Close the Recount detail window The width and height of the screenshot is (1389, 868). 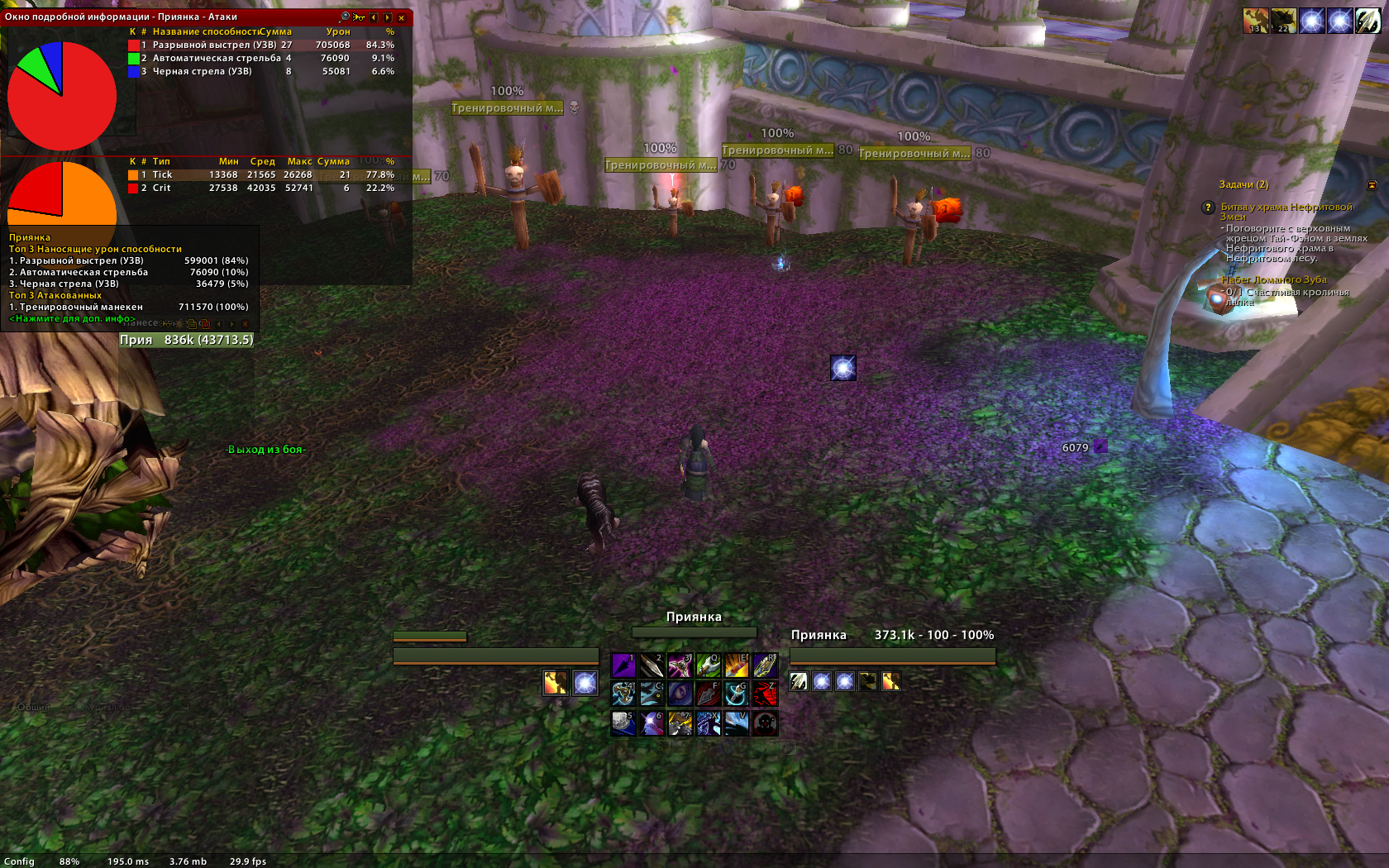402,17
